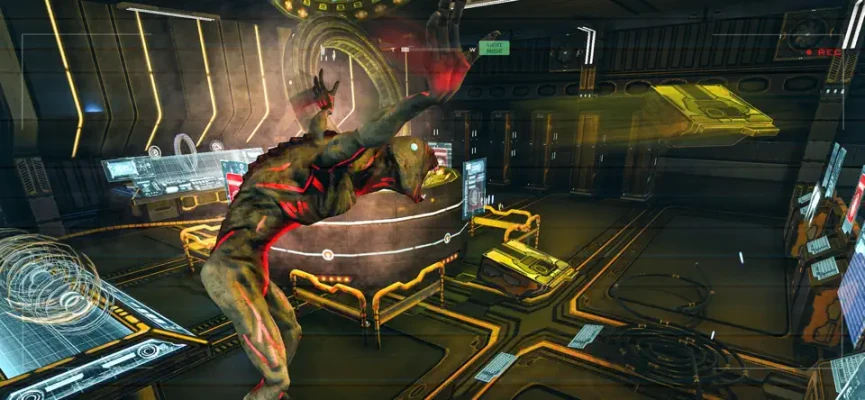
Task: Toggle the green Light Mode button
Action: pos(494,47)
